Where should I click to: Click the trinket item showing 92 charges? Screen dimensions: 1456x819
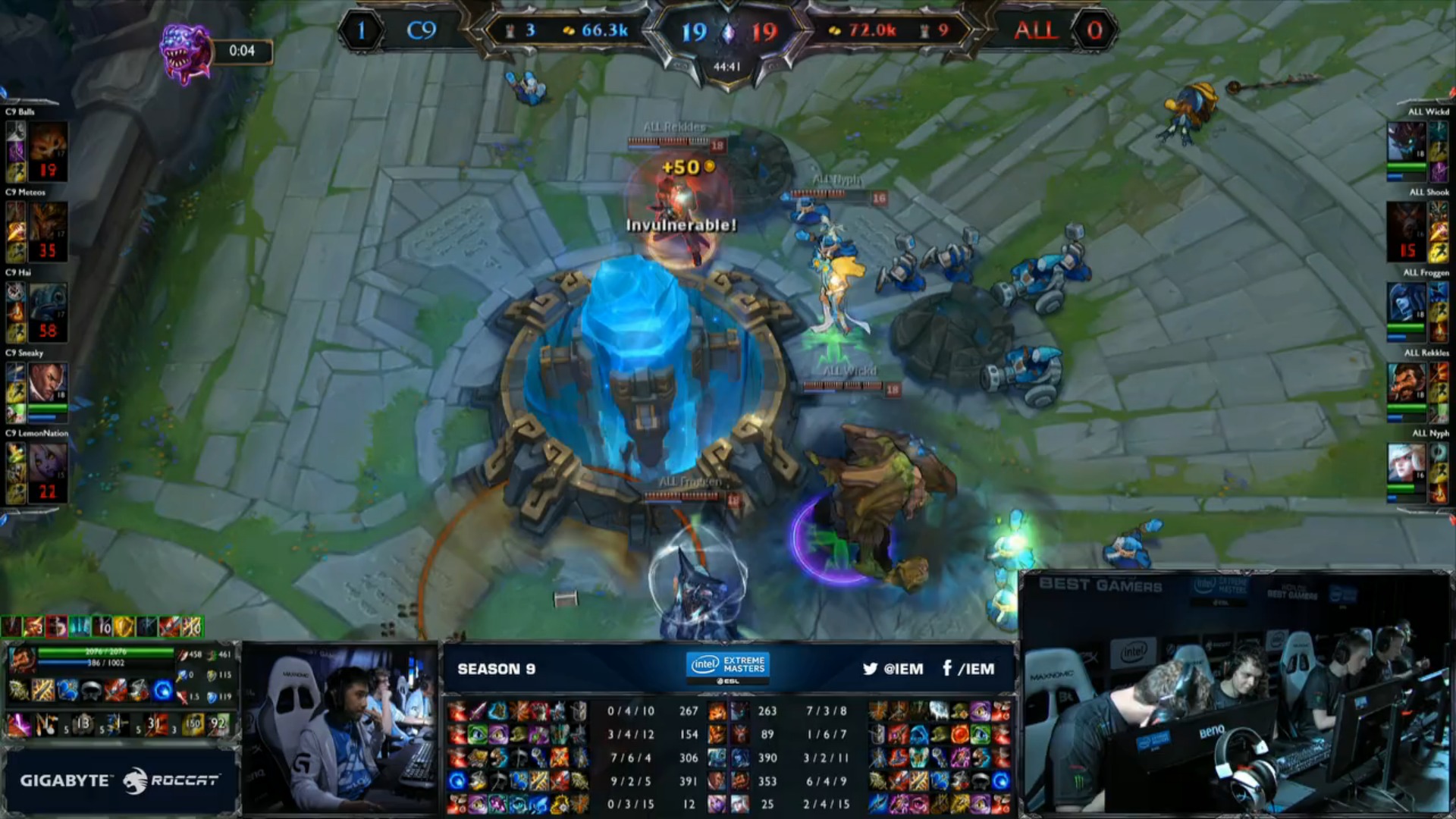[x=218, y=723]
